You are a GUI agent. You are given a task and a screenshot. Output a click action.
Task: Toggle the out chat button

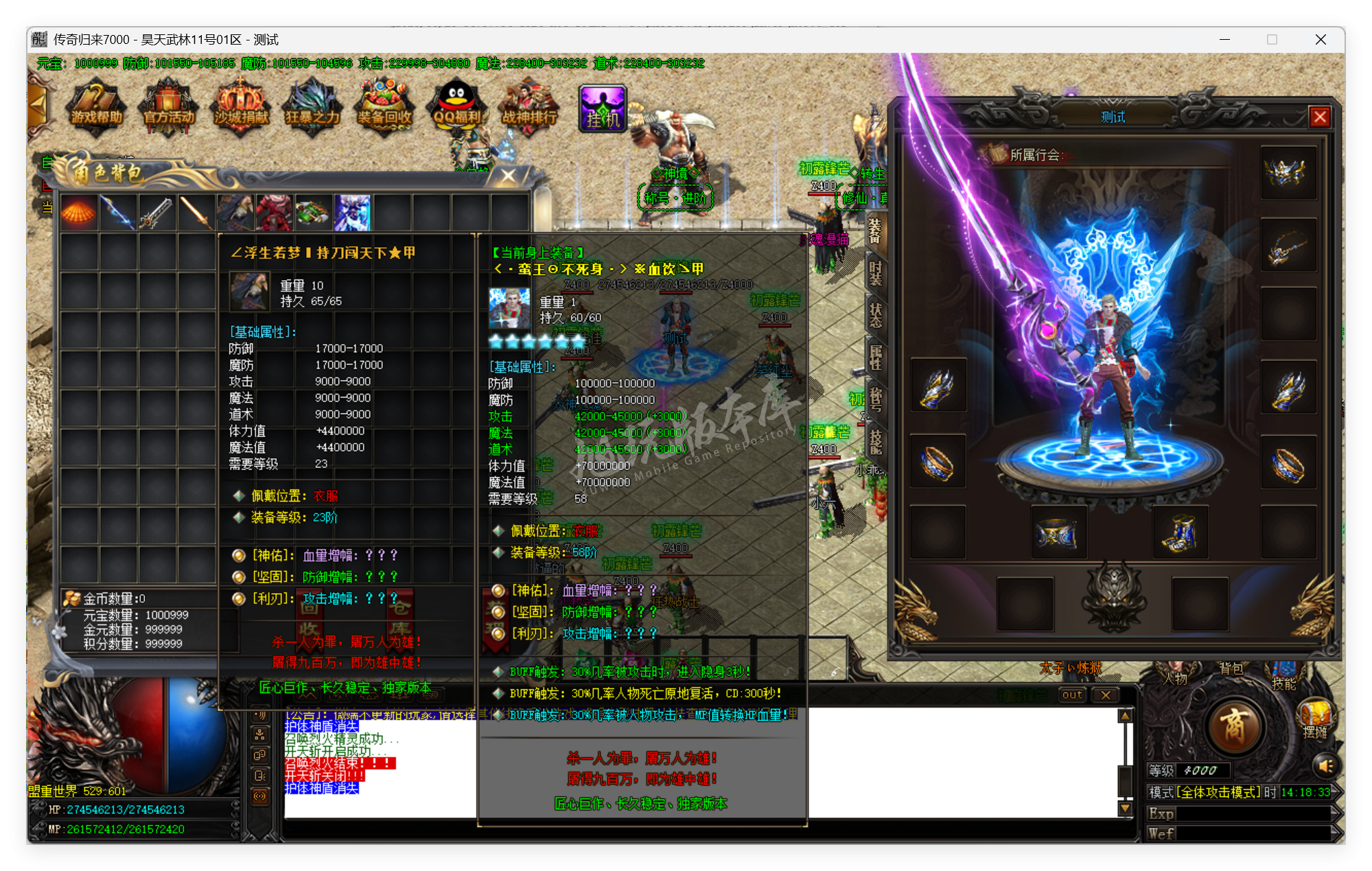coord(1072,695)
